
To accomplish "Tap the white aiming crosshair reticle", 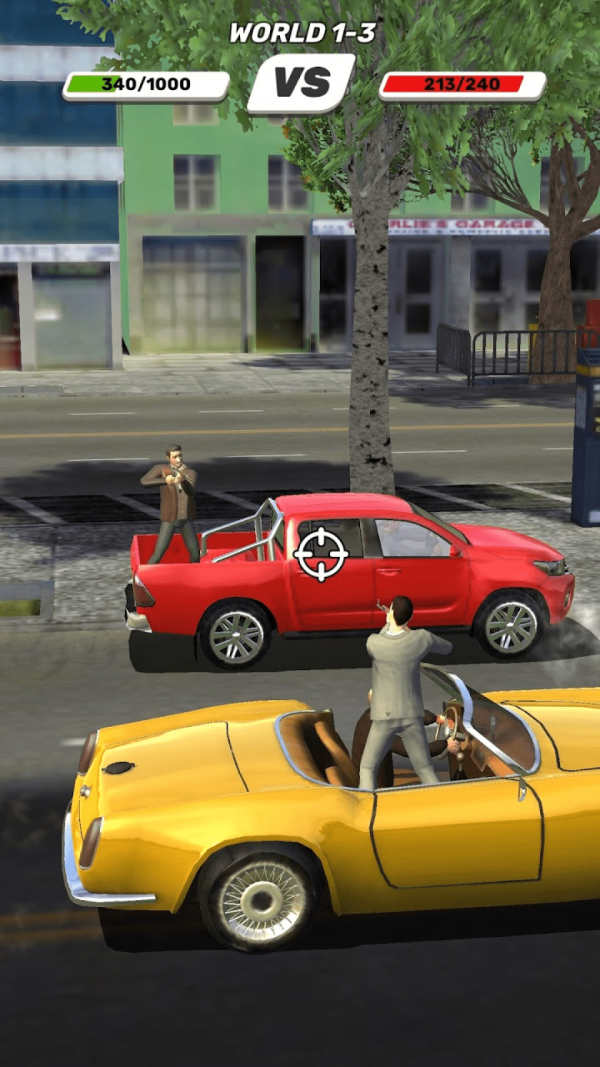I will pyautogui.click(x=321, y=554).
